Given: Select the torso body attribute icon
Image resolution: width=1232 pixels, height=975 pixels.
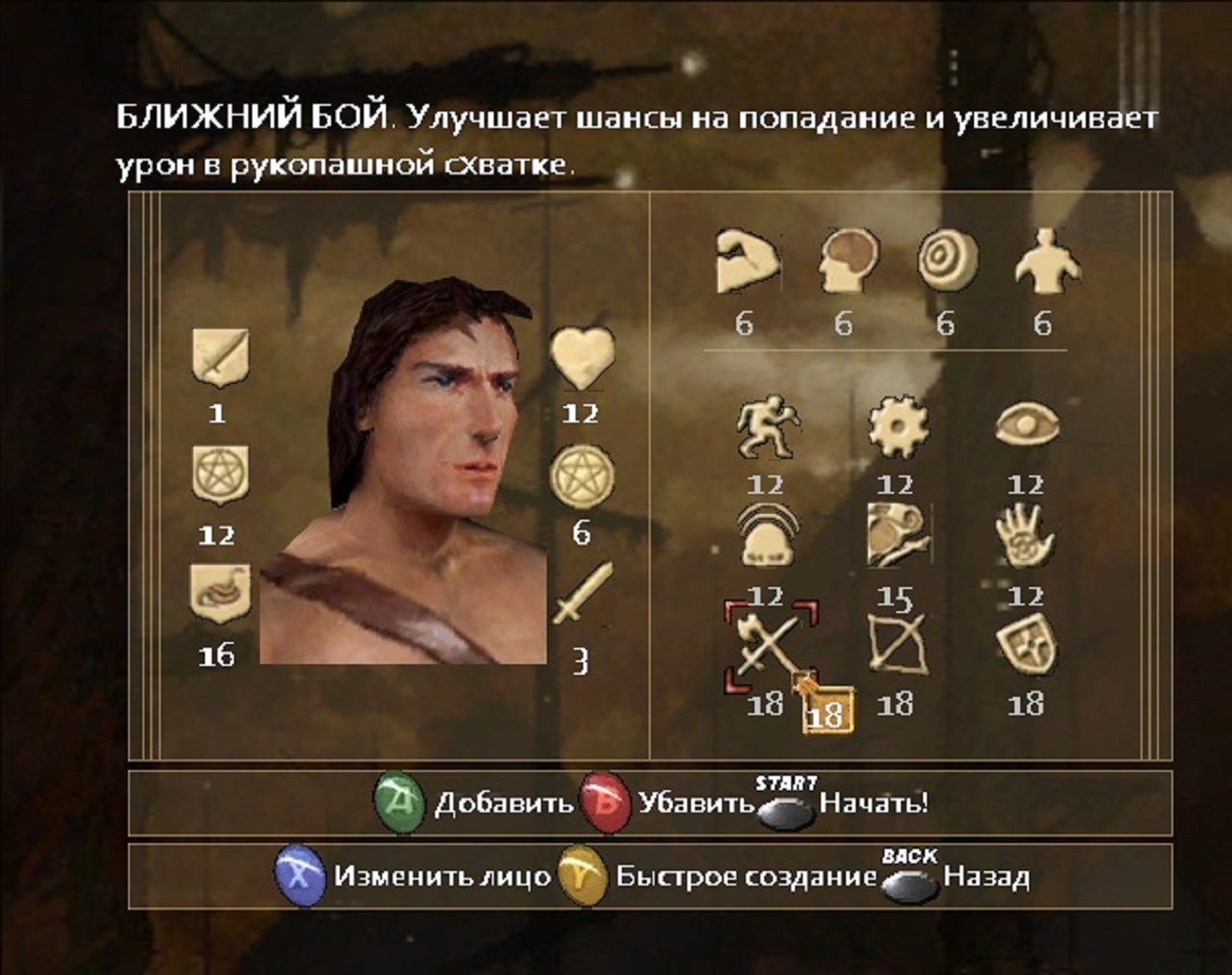Looking at the screenshot, I should pos(1046,260).
